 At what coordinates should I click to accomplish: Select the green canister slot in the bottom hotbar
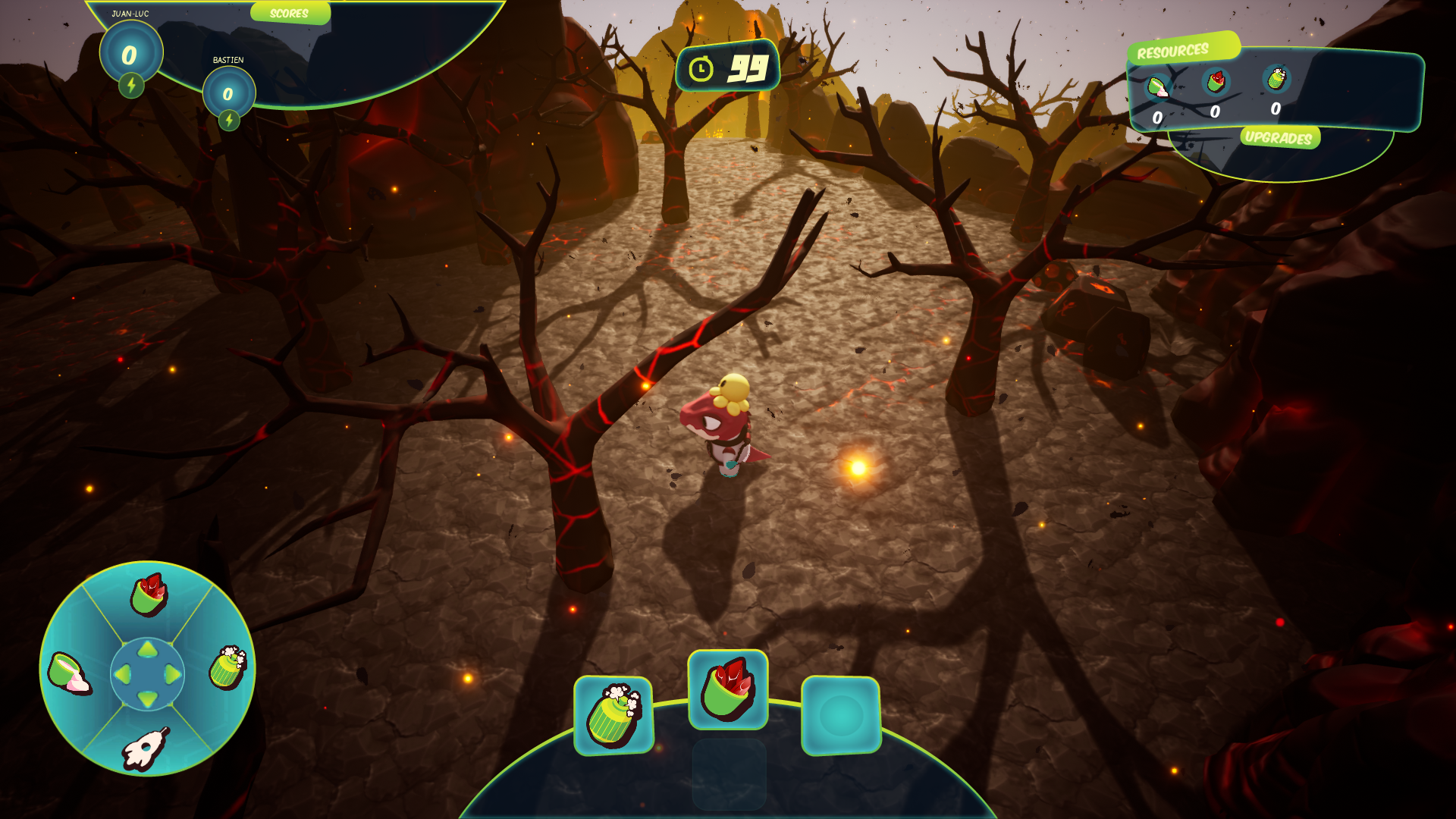coord(613,715)
